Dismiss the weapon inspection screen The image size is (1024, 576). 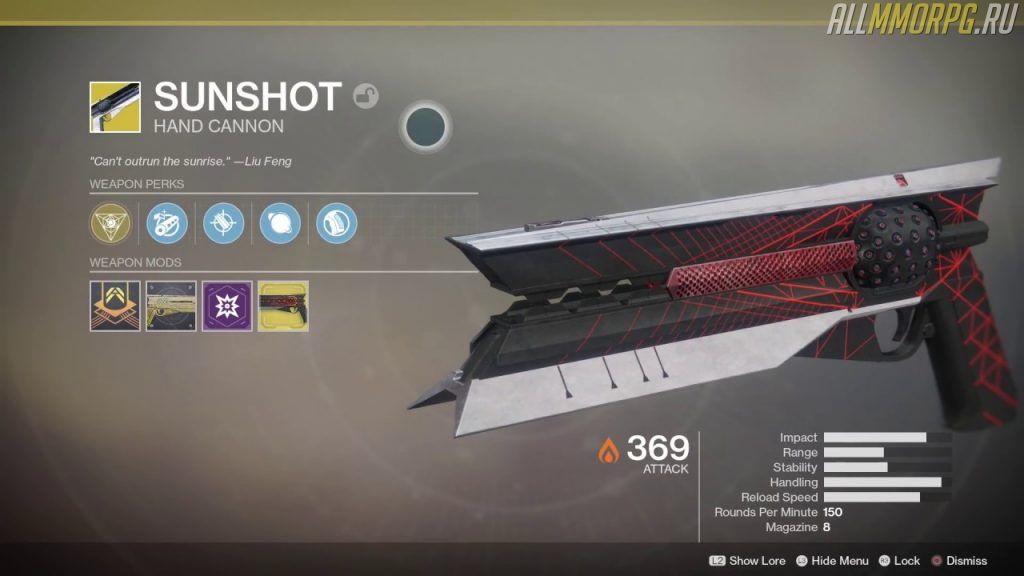tap(958, 561)
